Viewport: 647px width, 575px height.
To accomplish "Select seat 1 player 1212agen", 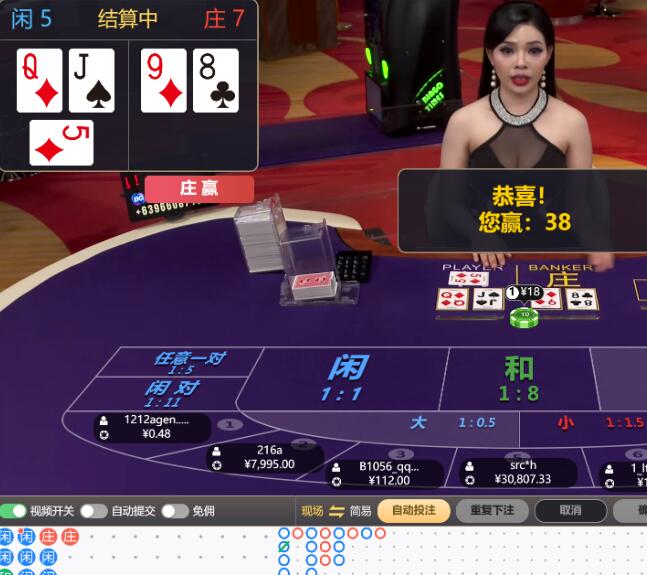I will [152, 427].
